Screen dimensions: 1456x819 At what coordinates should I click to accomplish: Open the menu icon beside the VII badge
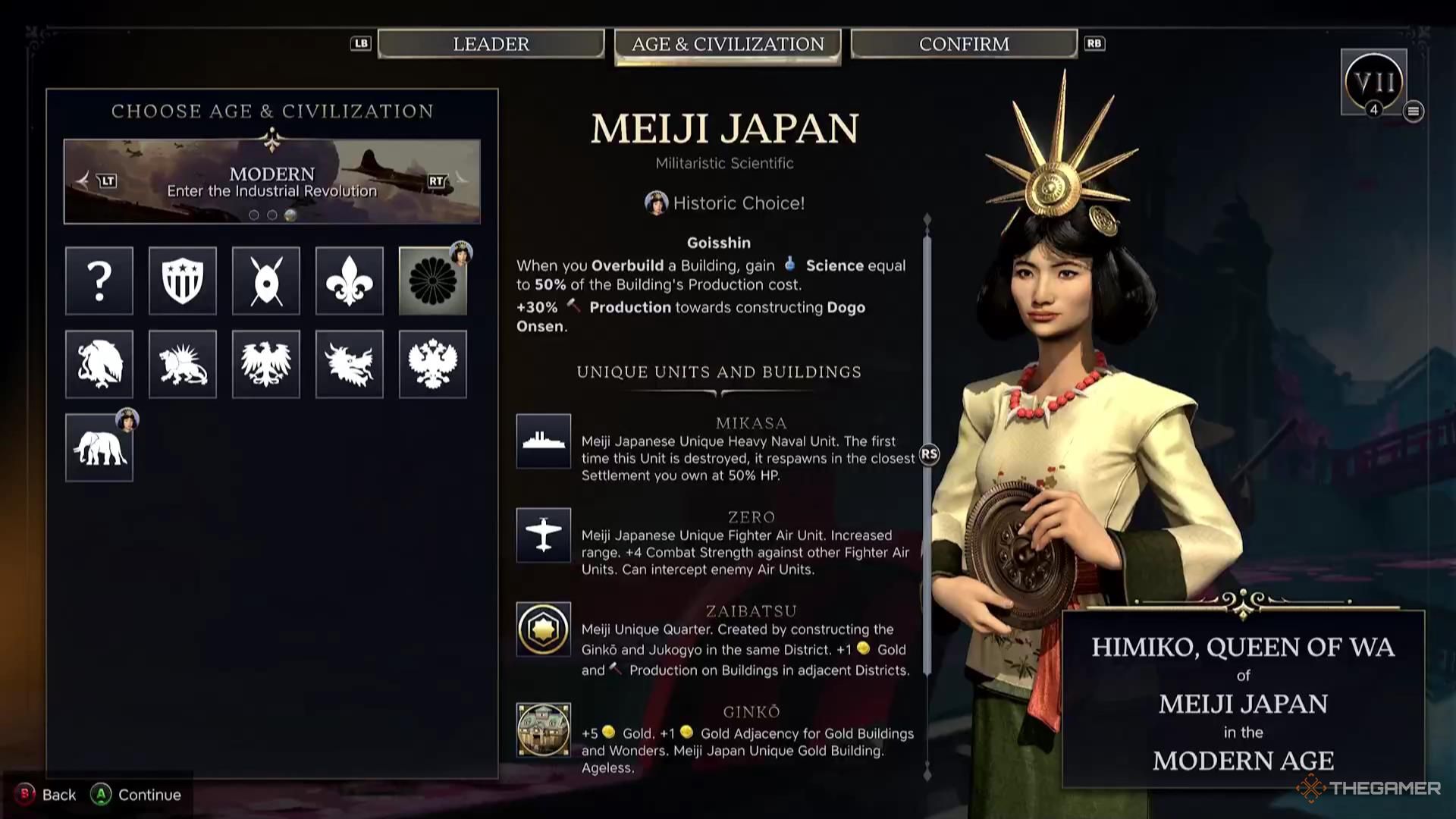pos(1413,111)
